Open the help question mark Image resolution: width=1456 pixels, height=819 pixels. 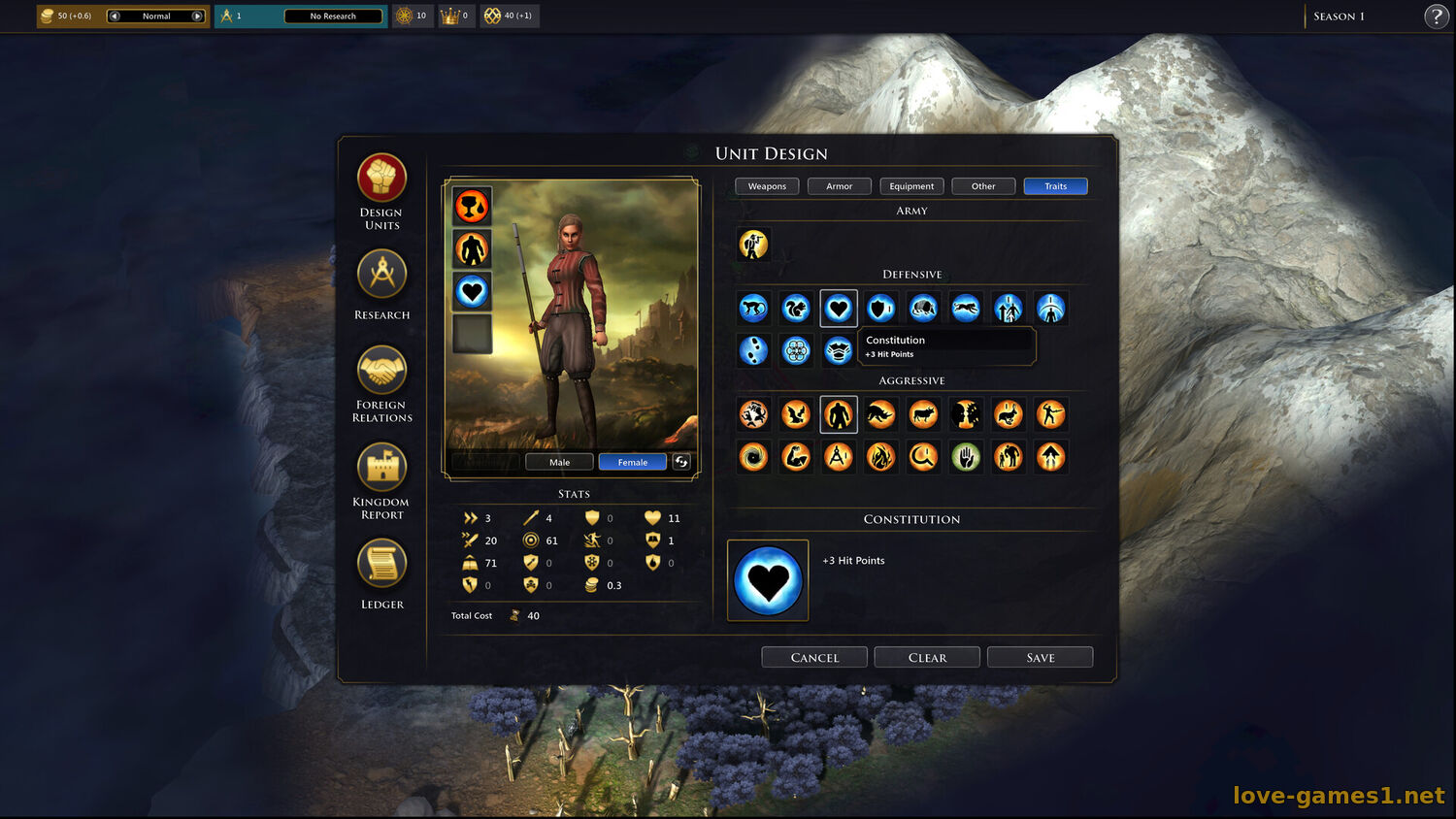click(1437, 16)
